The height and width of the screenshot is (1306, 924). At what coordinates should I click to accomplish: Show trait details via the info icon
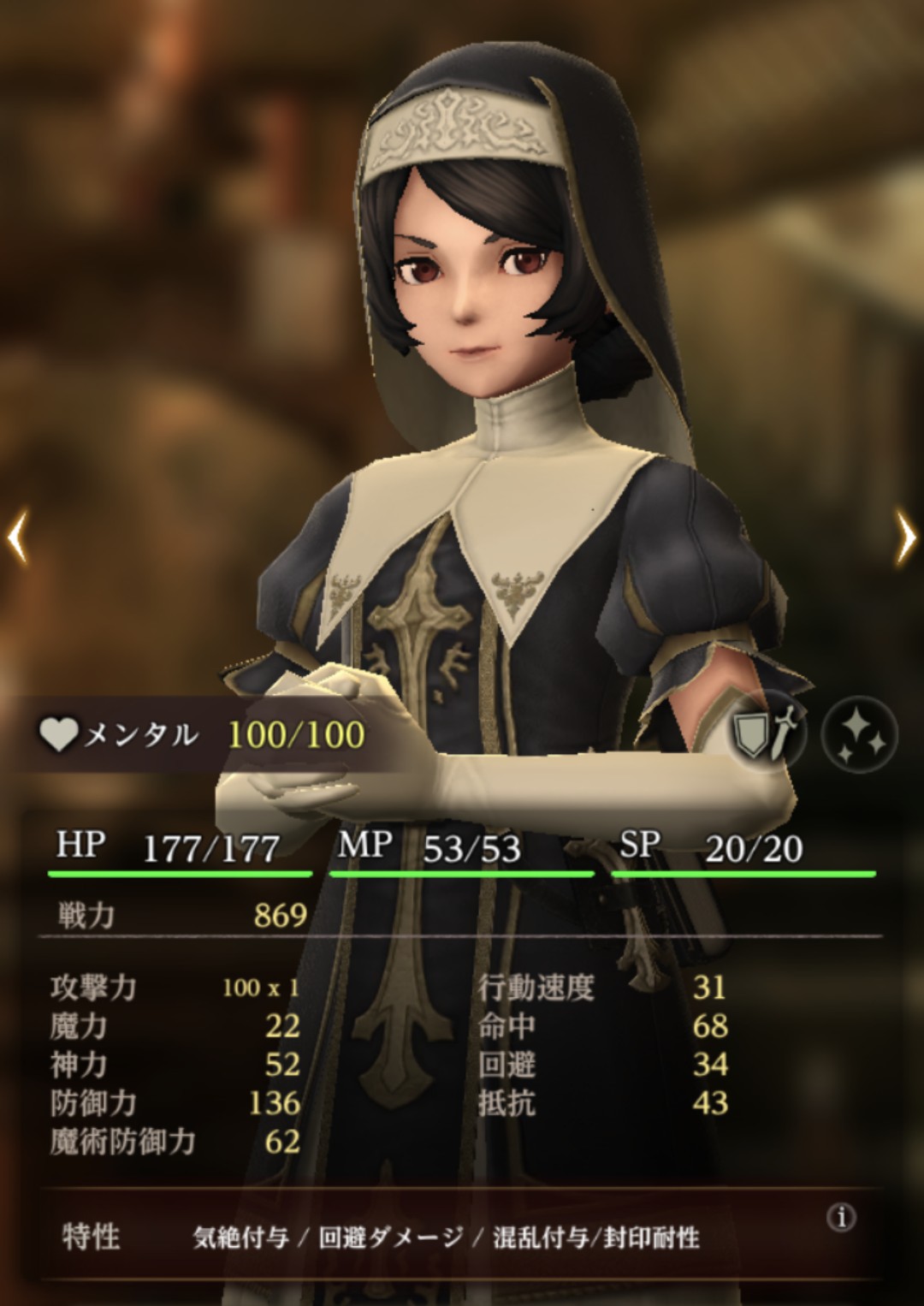pos(842,1217)
